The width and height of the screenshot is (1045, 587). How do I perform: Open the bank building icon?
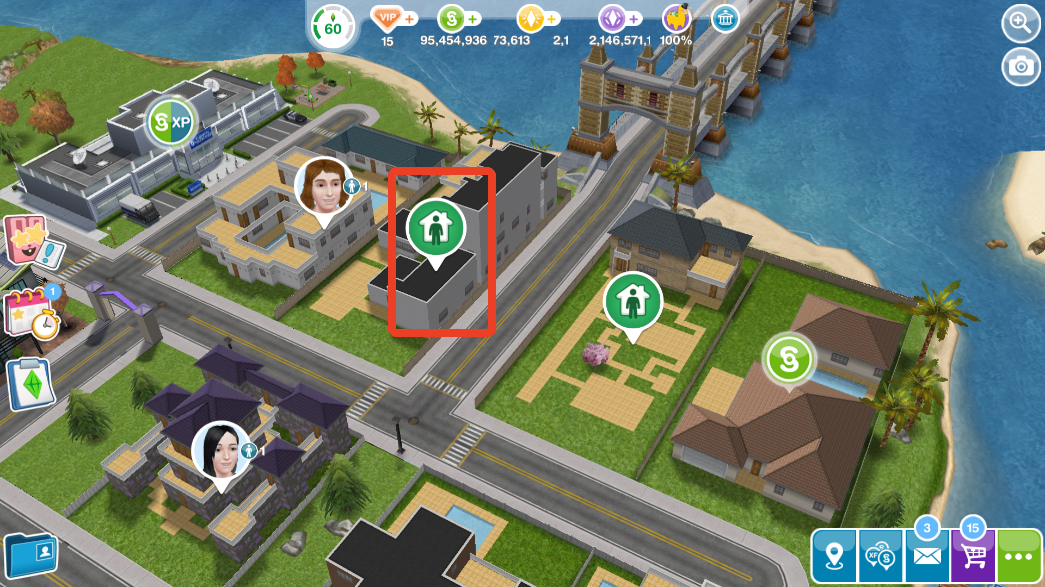(x=725, y=19)
